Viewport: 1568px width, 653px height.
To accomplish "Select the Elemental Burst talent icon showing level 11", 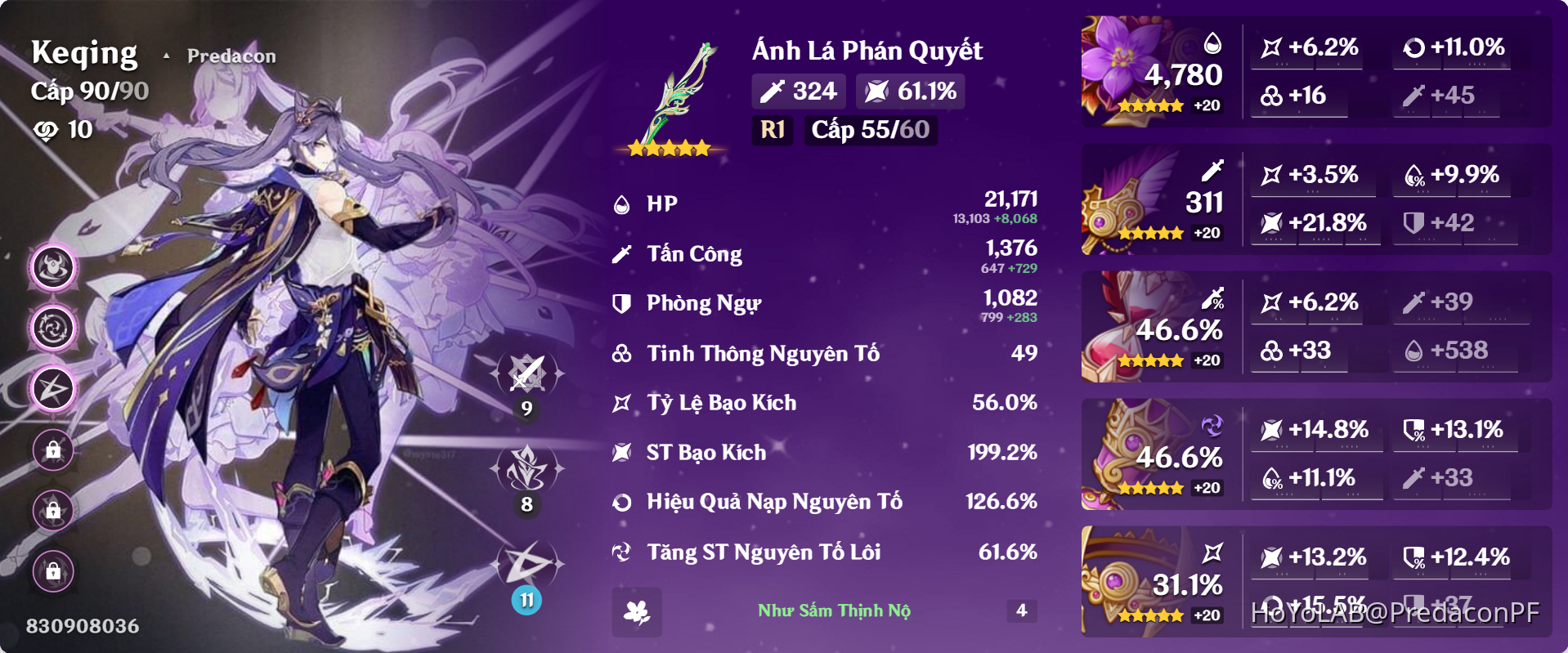I will [527, 564].
